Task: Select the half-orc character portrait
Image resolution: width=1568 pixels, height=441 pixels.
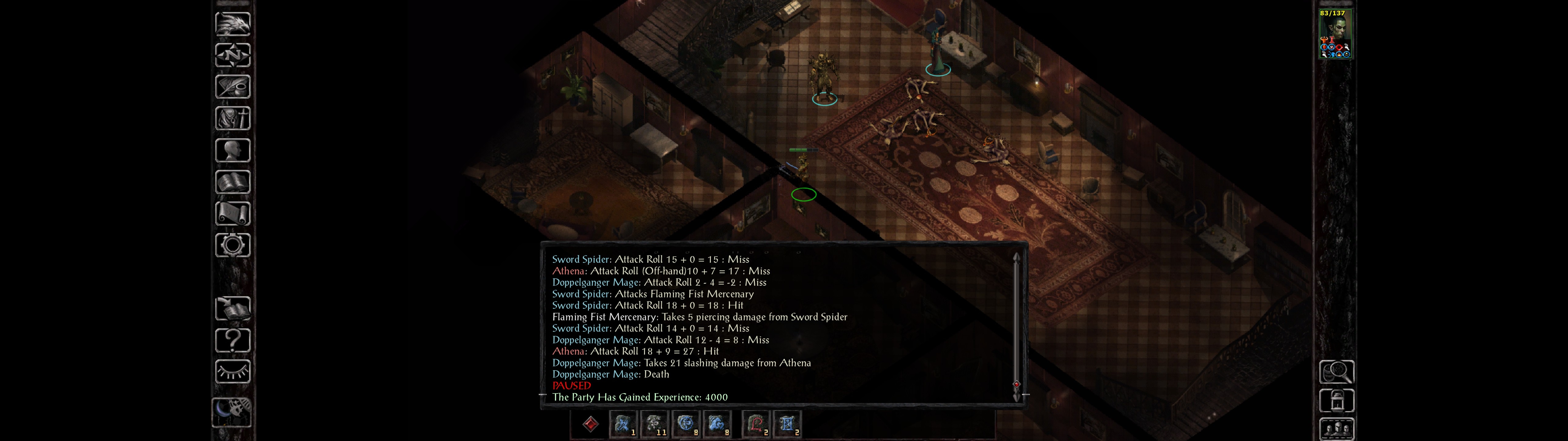Action: 1335,34
